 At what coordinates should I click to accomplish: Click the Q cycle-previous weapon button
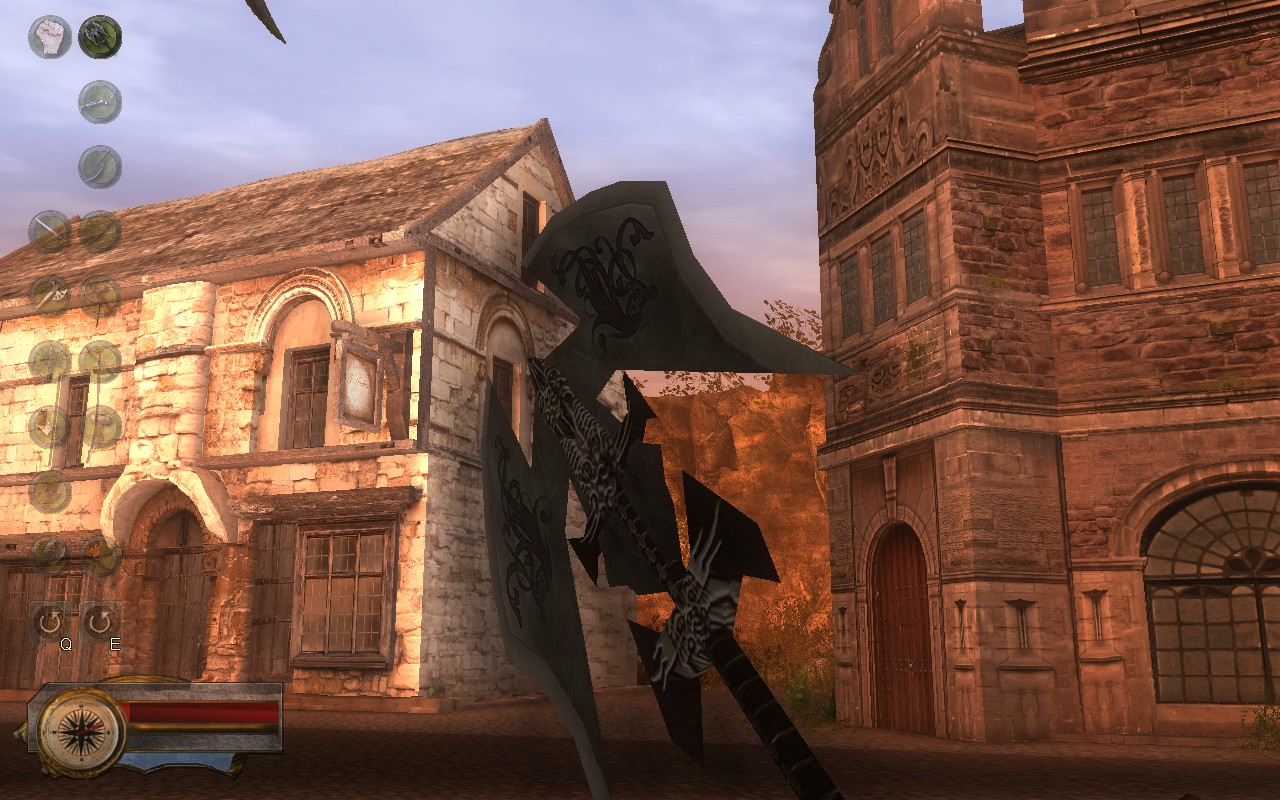tap(50, 616)
